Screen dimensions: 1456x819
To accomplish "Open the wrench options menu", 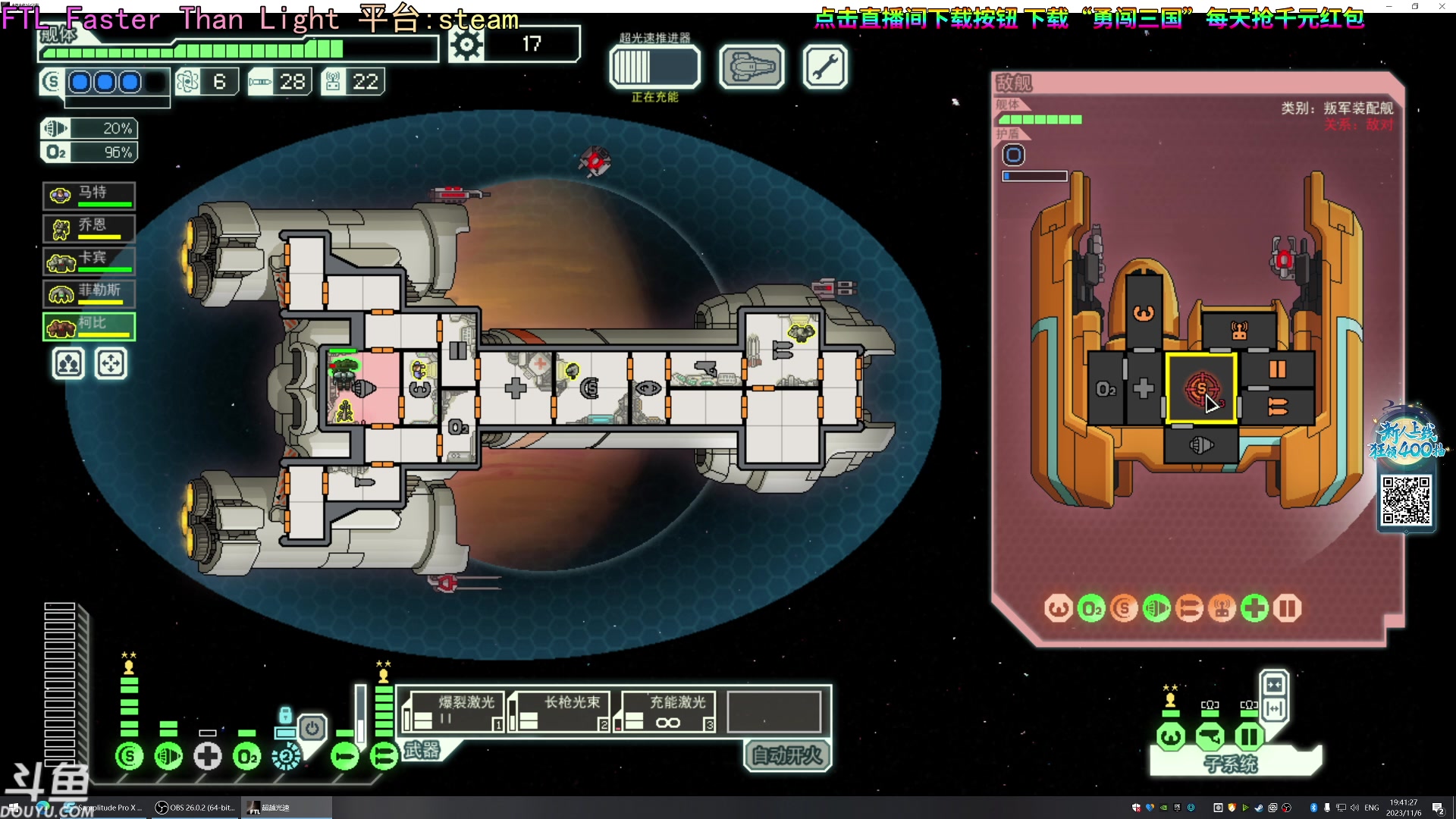I will (824, 67).
